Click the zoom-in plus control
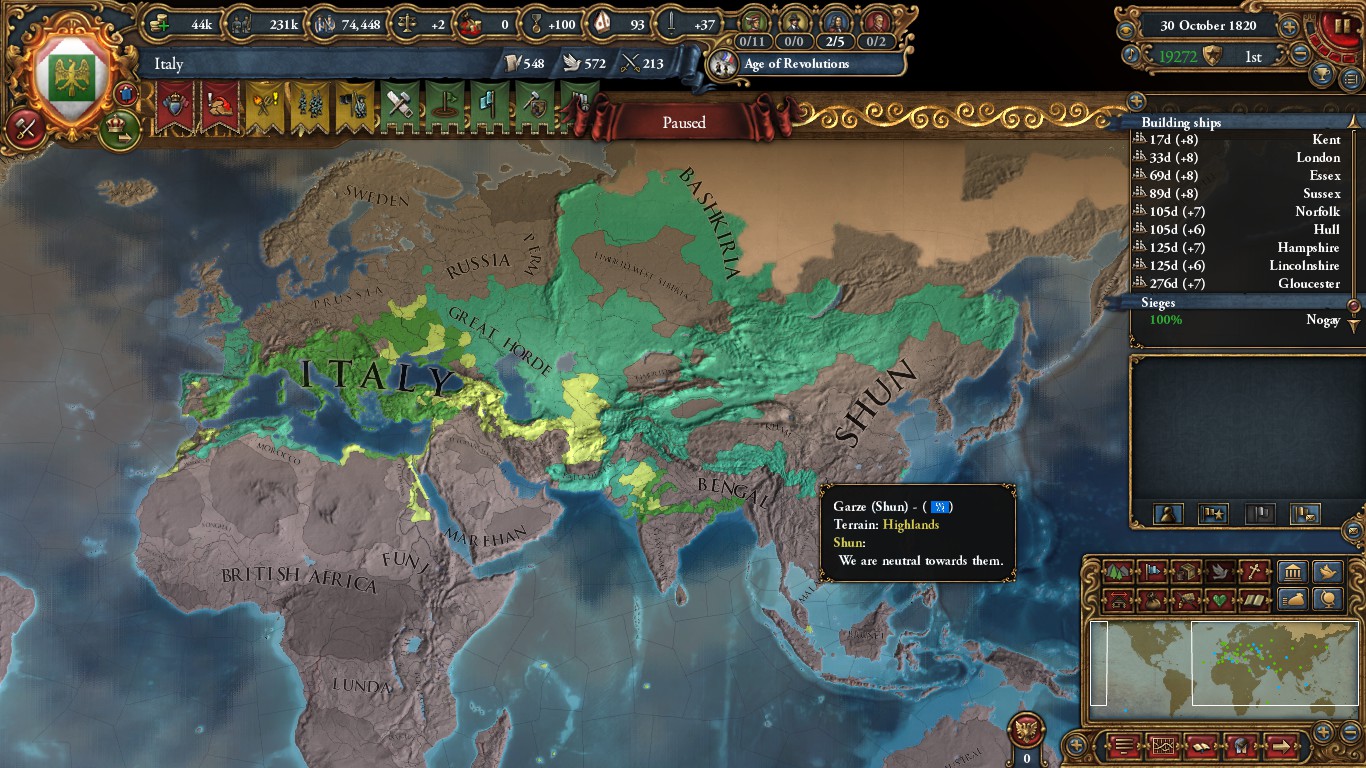Screen dimensions: 1366x768 tap(1322, 731)
